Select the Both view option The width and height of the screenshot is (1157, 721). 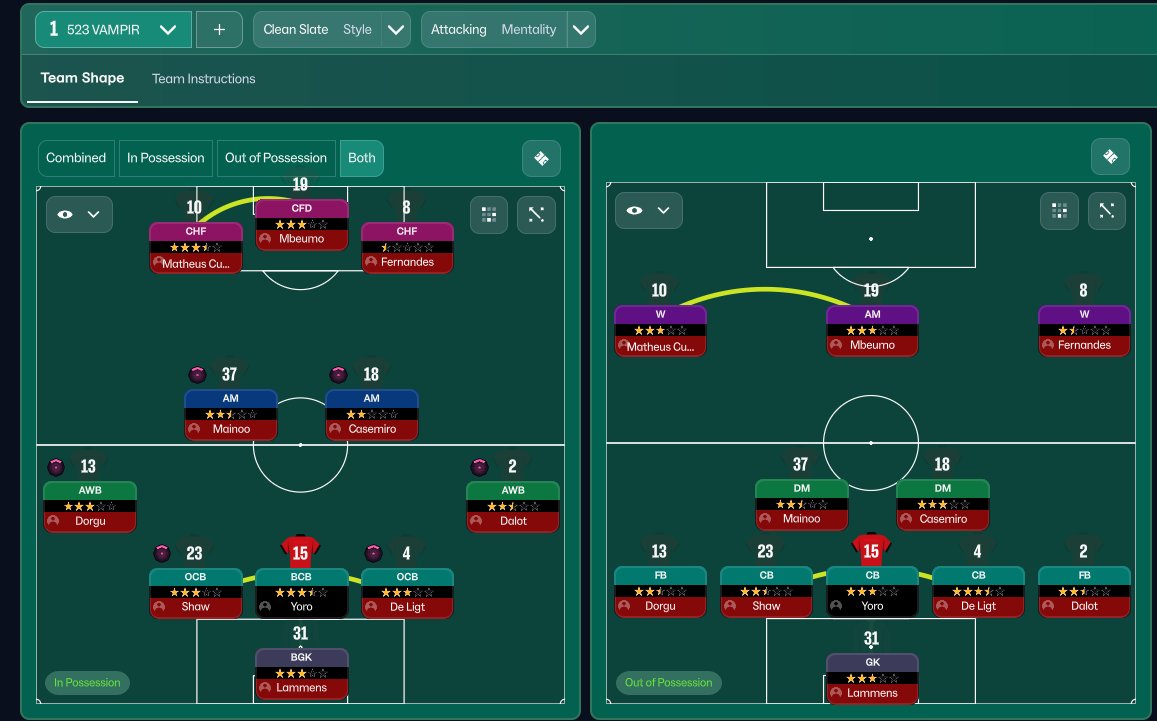[x=362, y=158]
